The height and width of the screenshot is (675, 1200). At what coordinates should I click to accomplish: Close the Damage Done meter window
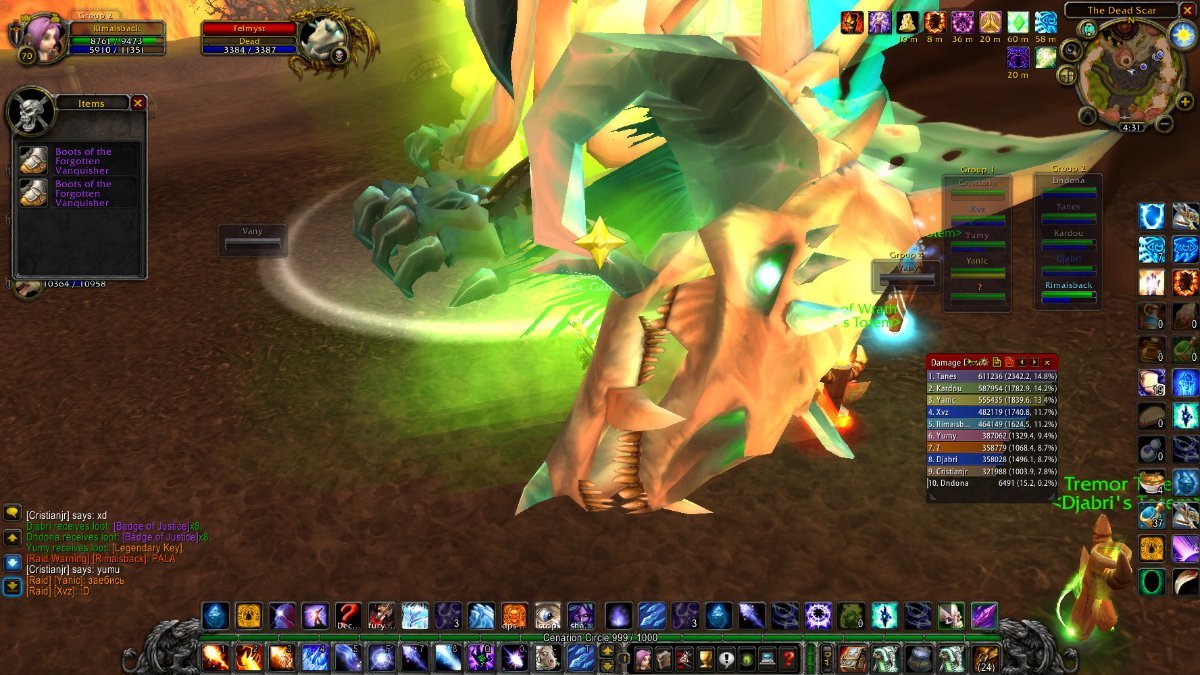tap(1047, 361)
